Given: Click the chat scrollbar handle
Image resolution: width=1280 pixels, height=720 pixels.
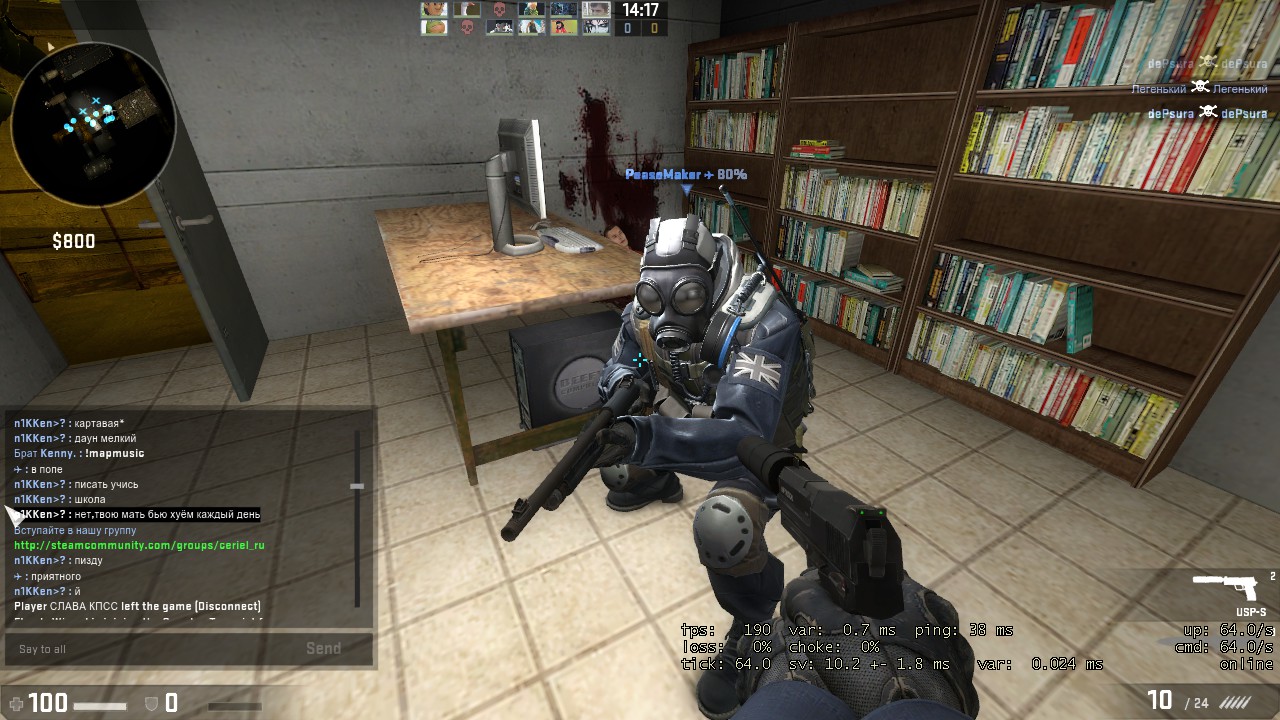Looking at the screenshot, I should pyautogui.click(x=357, y=486).
